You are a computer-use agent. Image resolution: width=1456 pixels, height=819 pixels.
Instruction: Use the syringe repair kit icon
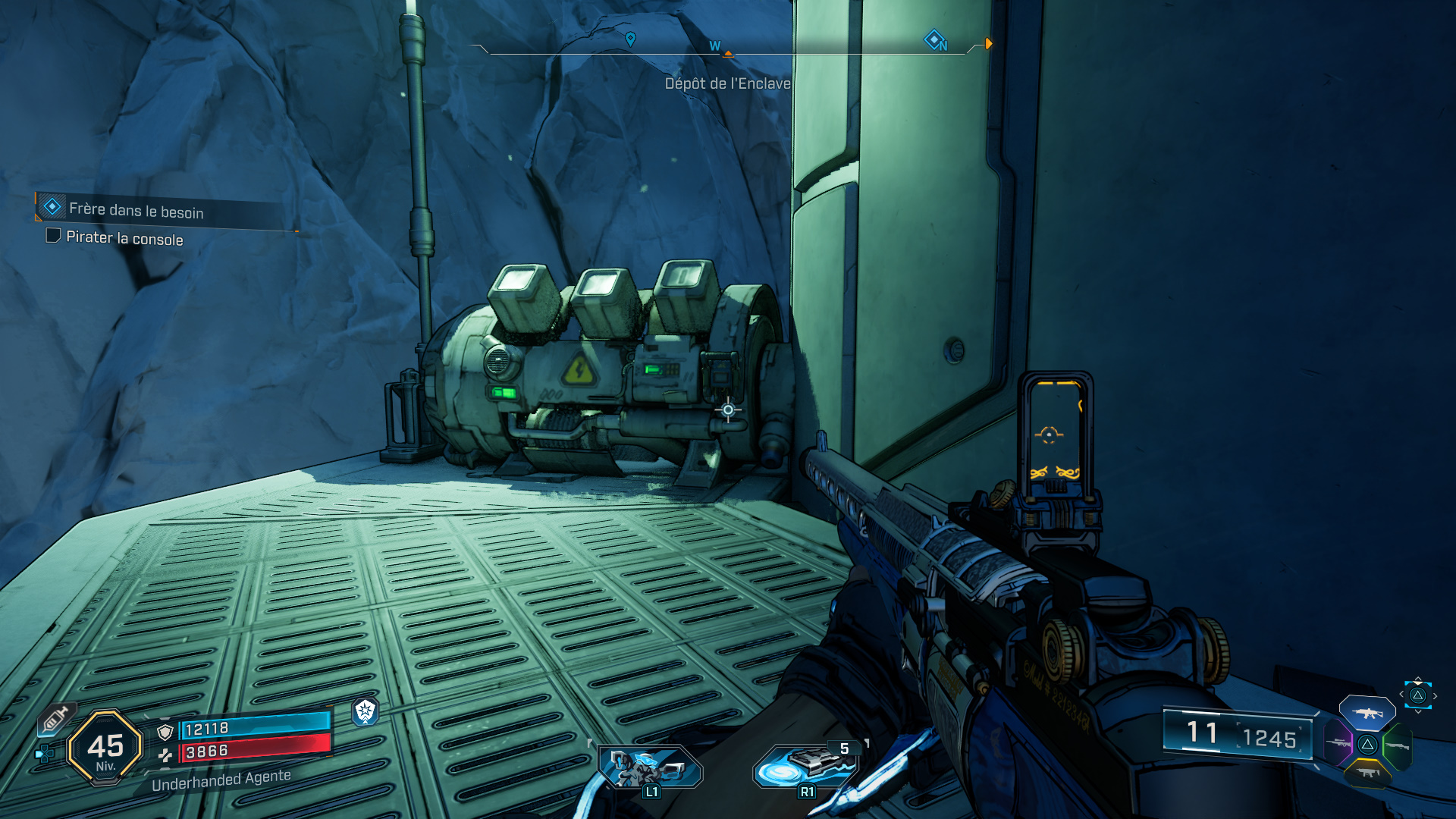(55, 719)
